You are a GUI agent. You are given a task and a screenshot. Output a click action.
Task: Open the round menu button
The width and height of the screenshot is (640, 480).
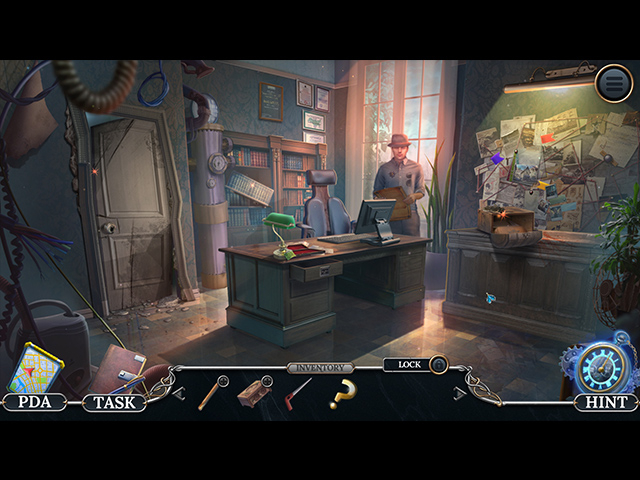(x=614, y=83)
